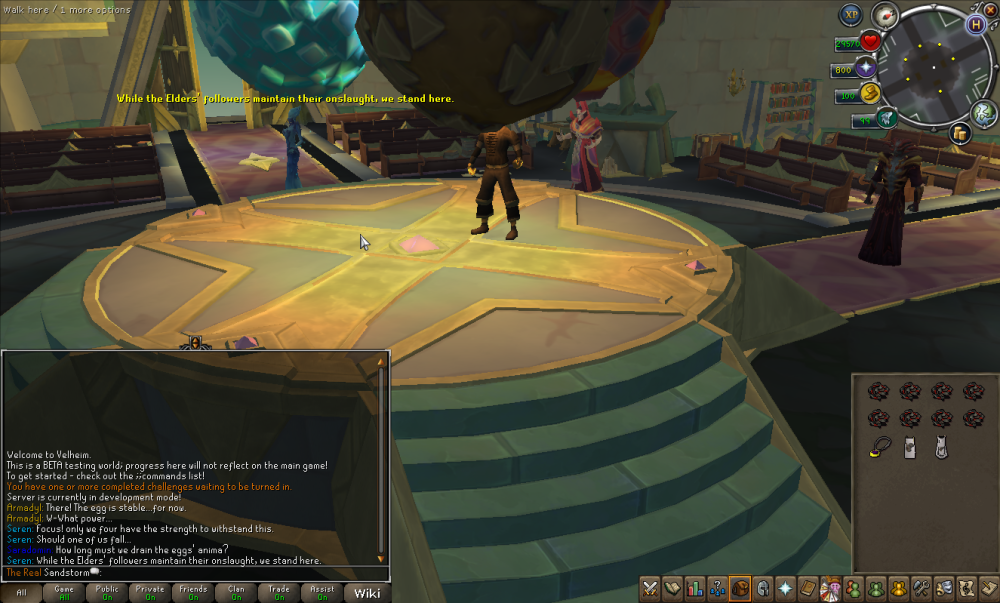
Task: Click the compass to face north
Action: click(882, 14)
